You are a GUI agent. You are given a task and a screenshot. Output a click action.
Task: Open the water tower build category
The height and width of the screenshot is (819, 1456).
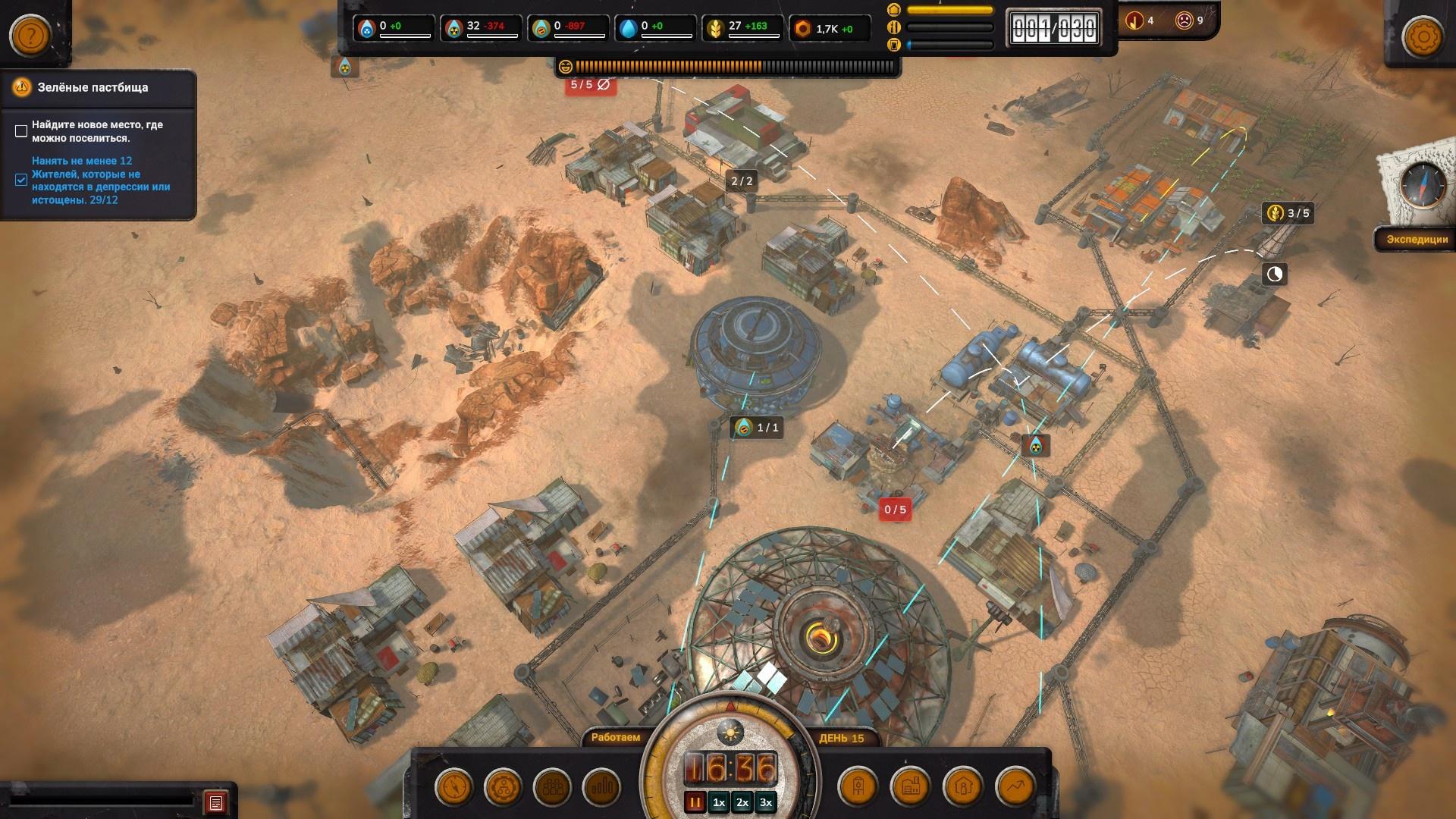858,787
